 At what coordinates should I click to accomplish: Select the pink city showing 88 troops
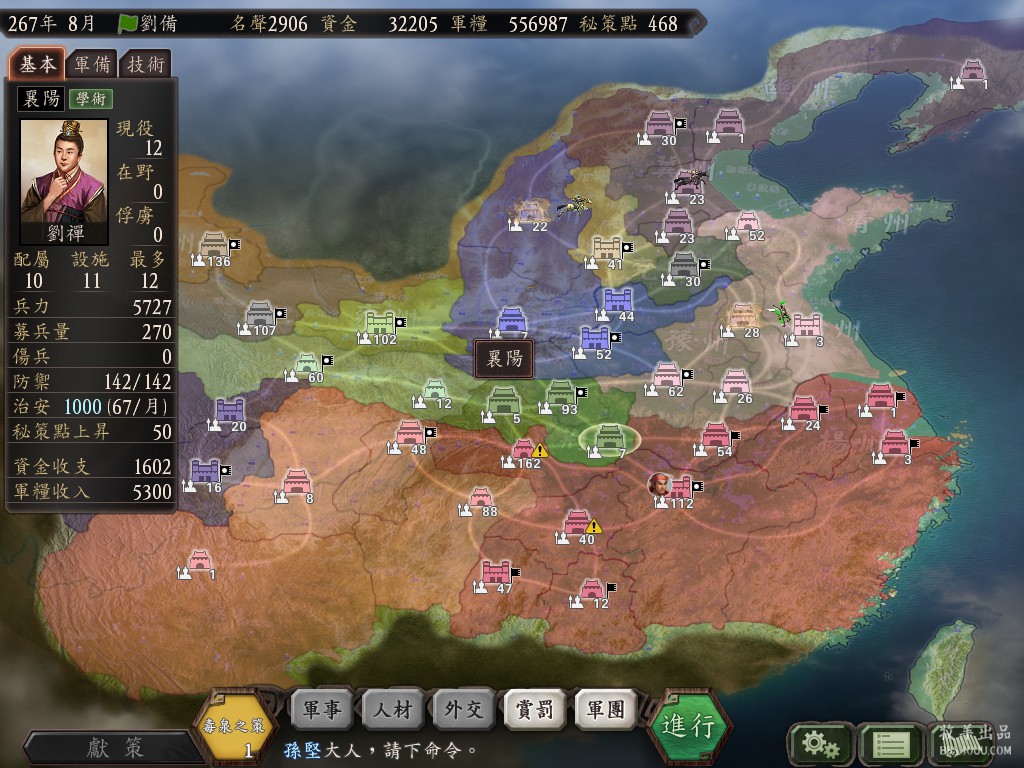(x=482, y=497)
